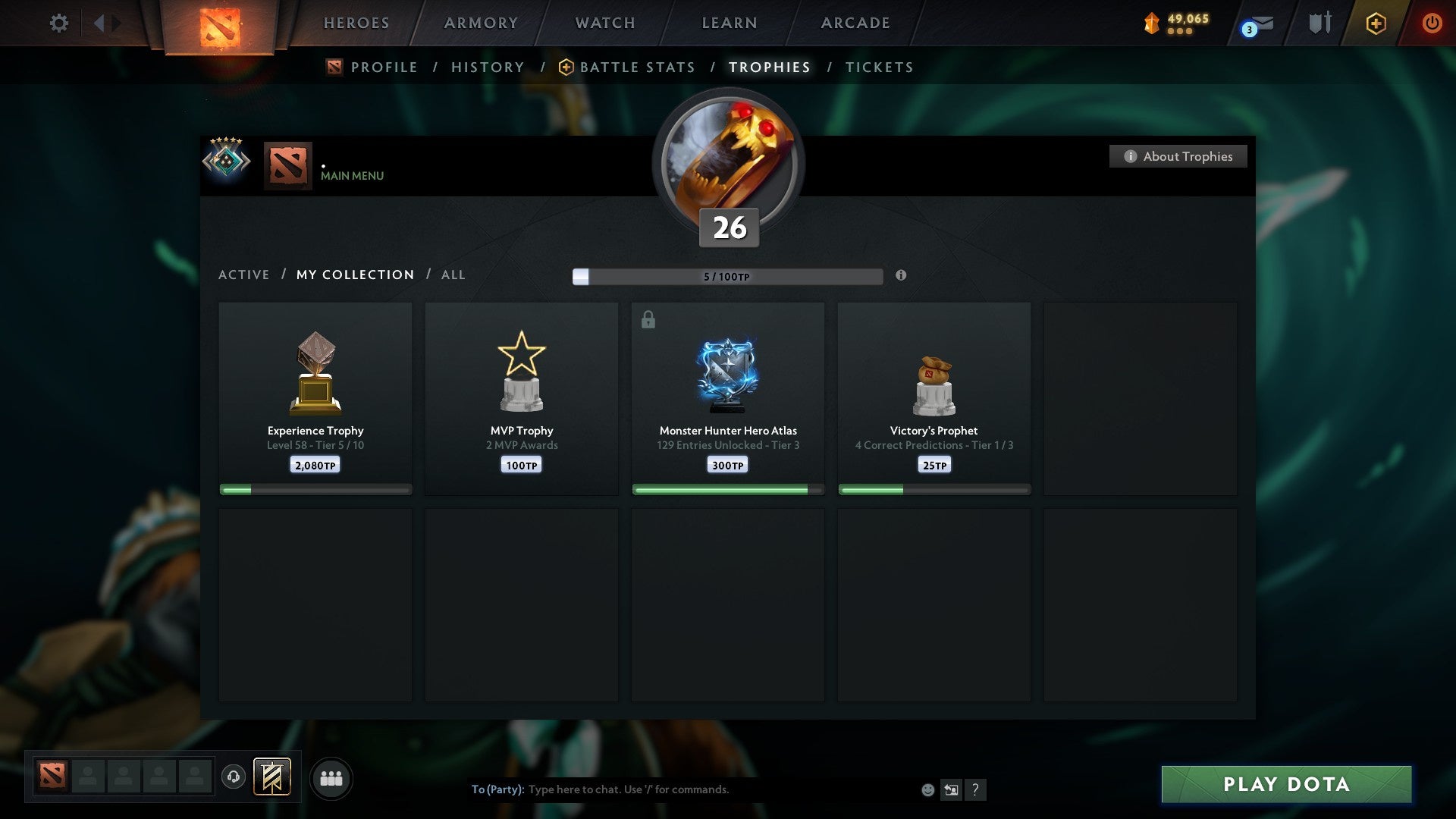Click the shield and sword loadout icon
1456x819 pixels.
pyautogui.click(x=1319, y=23)
